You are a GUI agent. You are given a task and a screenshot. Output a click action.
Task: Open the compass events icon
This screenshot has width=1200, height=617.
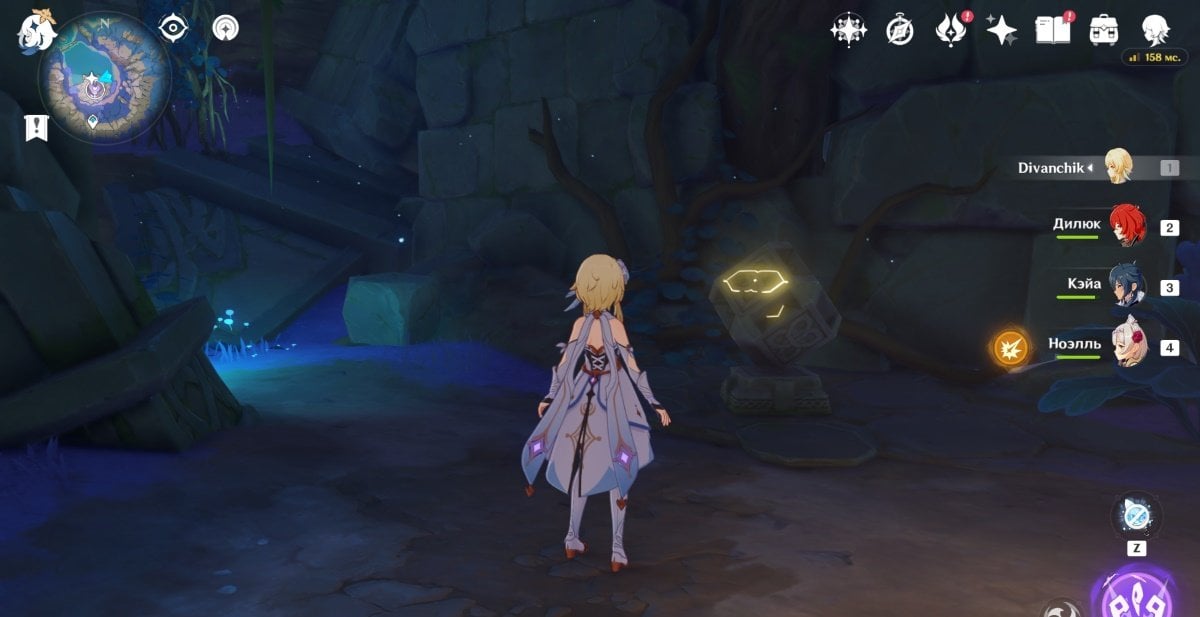[x=900, y=31]
